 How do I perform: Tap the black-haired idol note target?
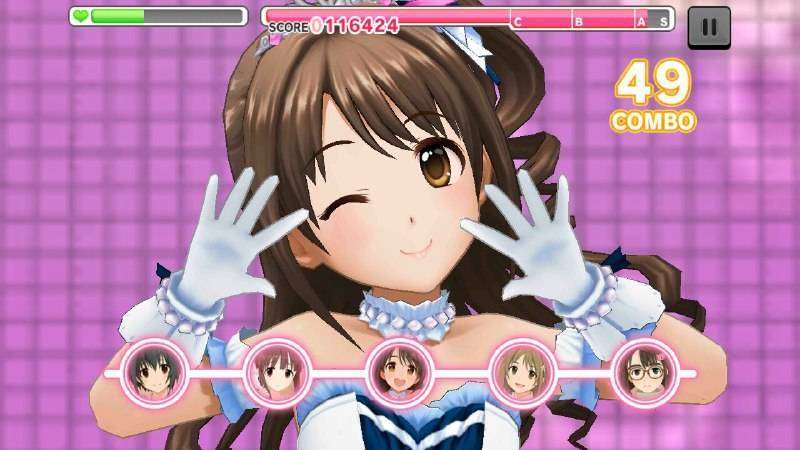coord(153,373)
